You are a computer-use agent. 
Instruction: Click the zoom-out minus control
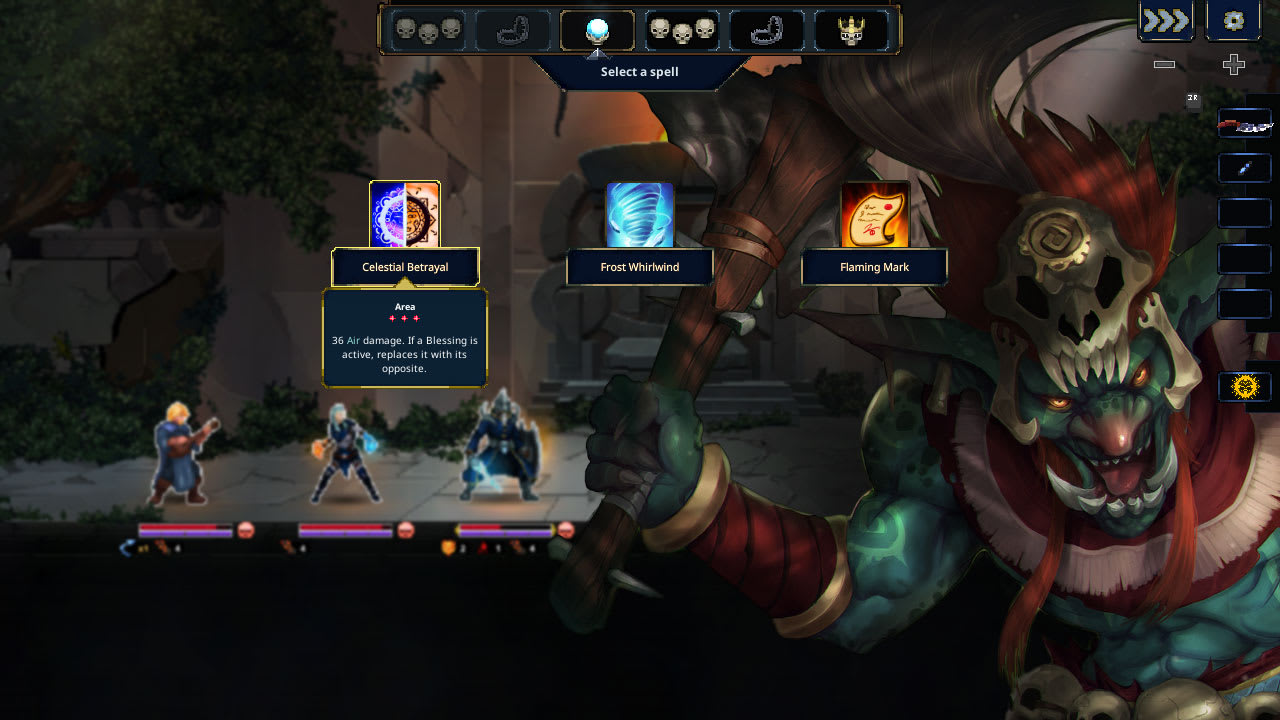point(1163,65)
